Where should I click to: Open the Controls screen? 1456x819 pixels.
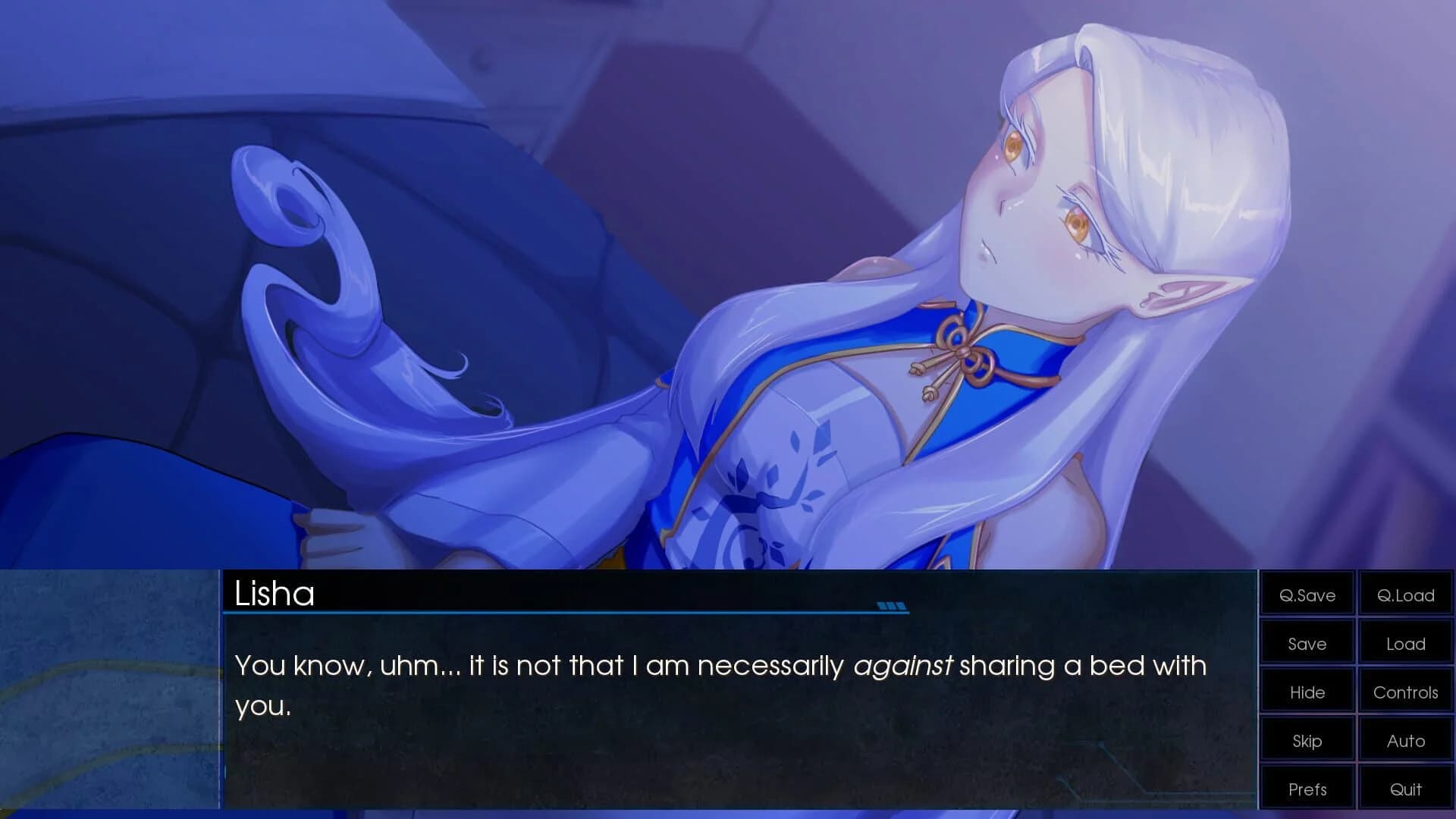[1405, 692]
